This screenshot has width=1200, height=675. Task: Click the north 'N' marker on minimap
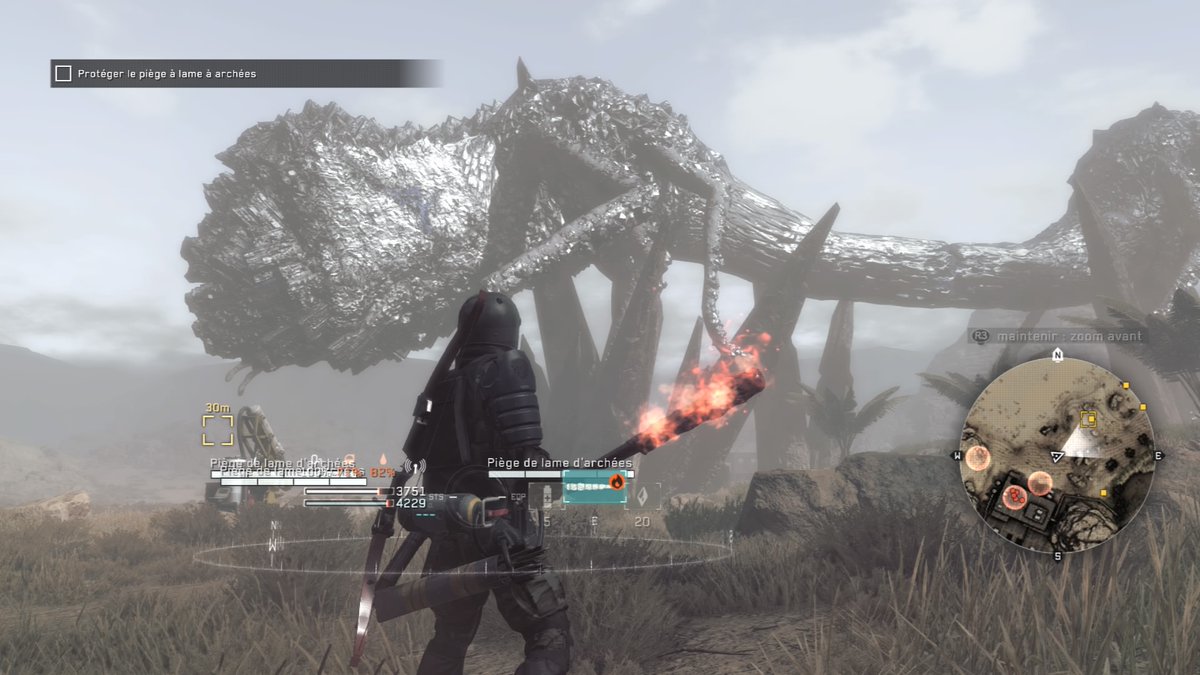[x=1057, y=356]
